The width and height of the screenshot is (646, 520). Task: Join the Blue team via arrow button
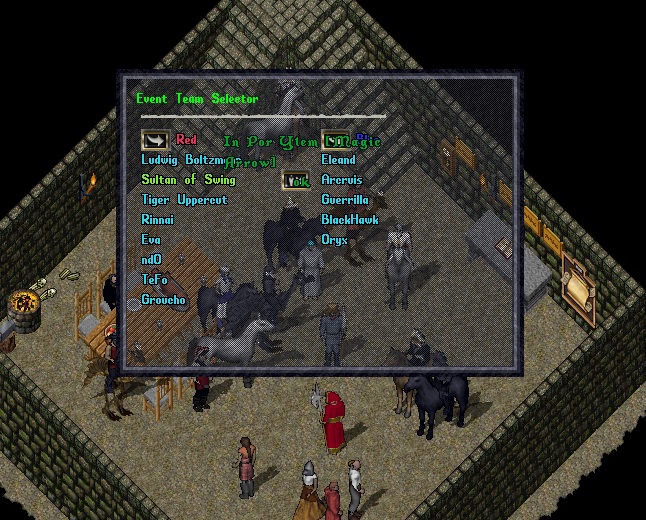click(333, 140)
